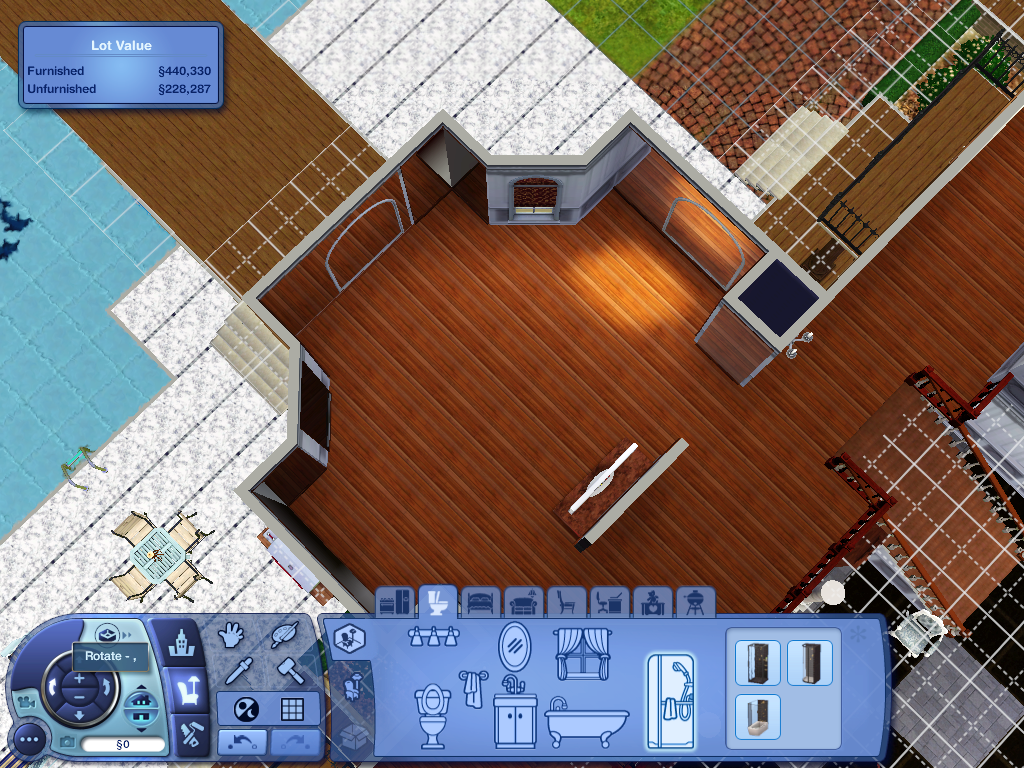Switch to the kids room teddy bear tab

click(653, 603)
